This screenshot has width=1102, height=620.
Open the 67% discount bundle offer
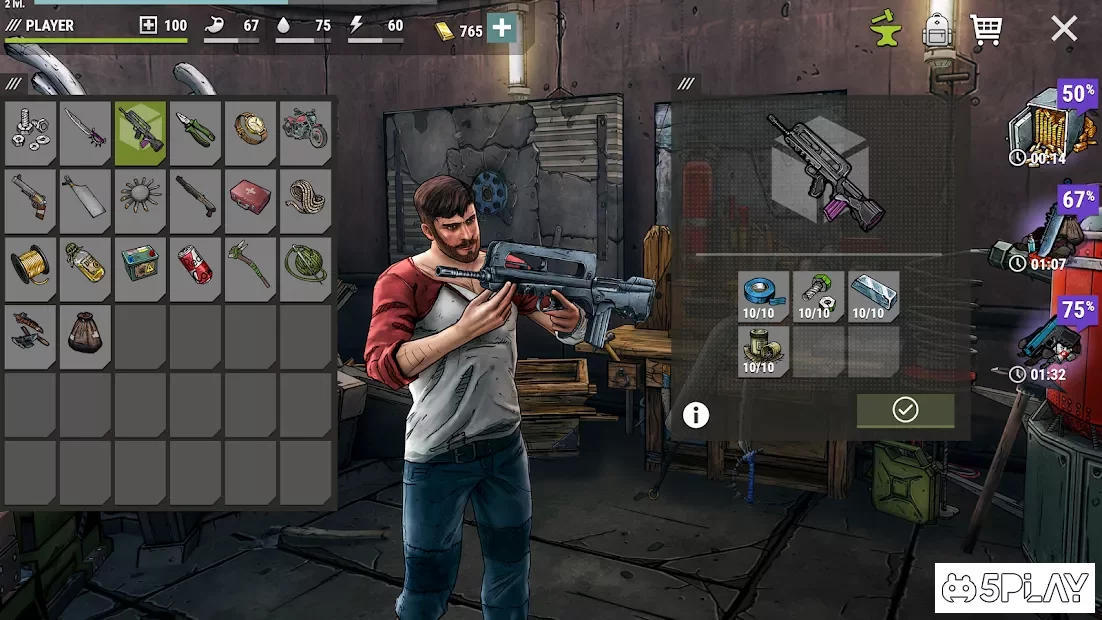coord(1050,230)
